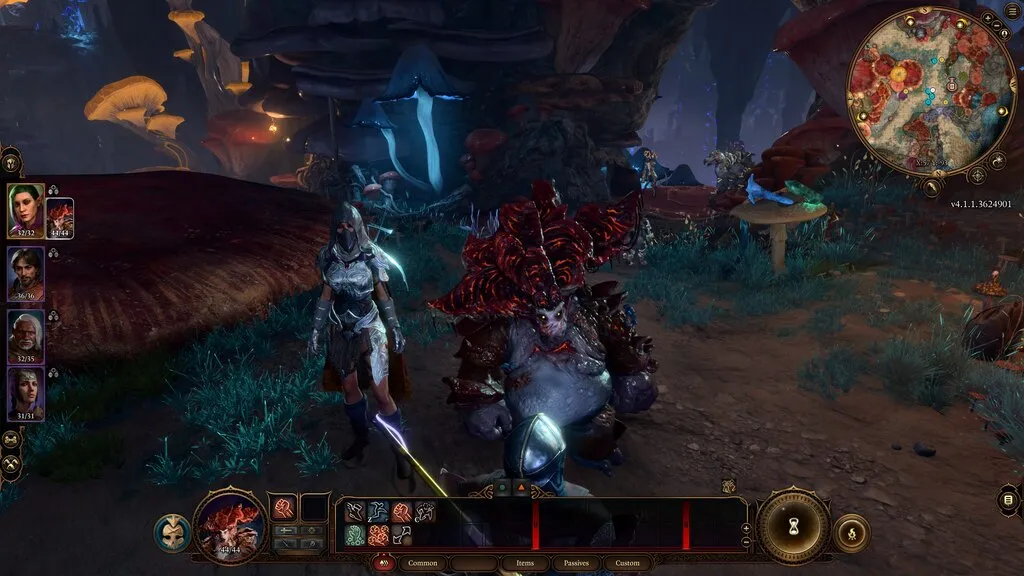Click the campfire rest button
The width and height of the screenshot is (1024, 576).
(850, 533)
